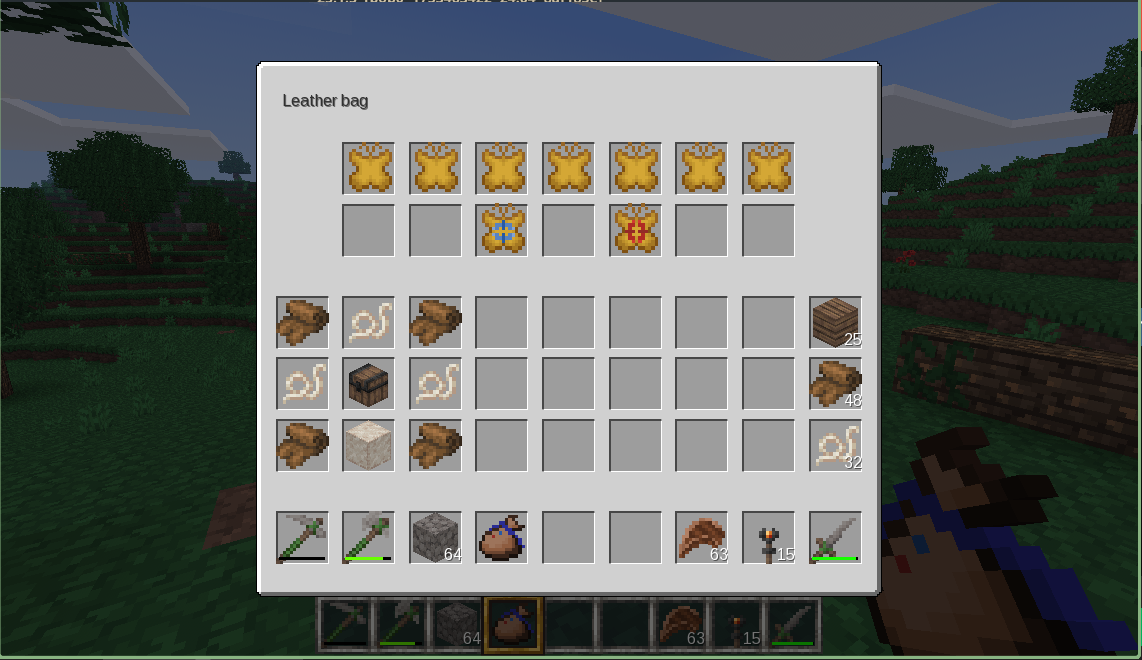Select the blue-marked leather hide in the bag

point(501,230)
